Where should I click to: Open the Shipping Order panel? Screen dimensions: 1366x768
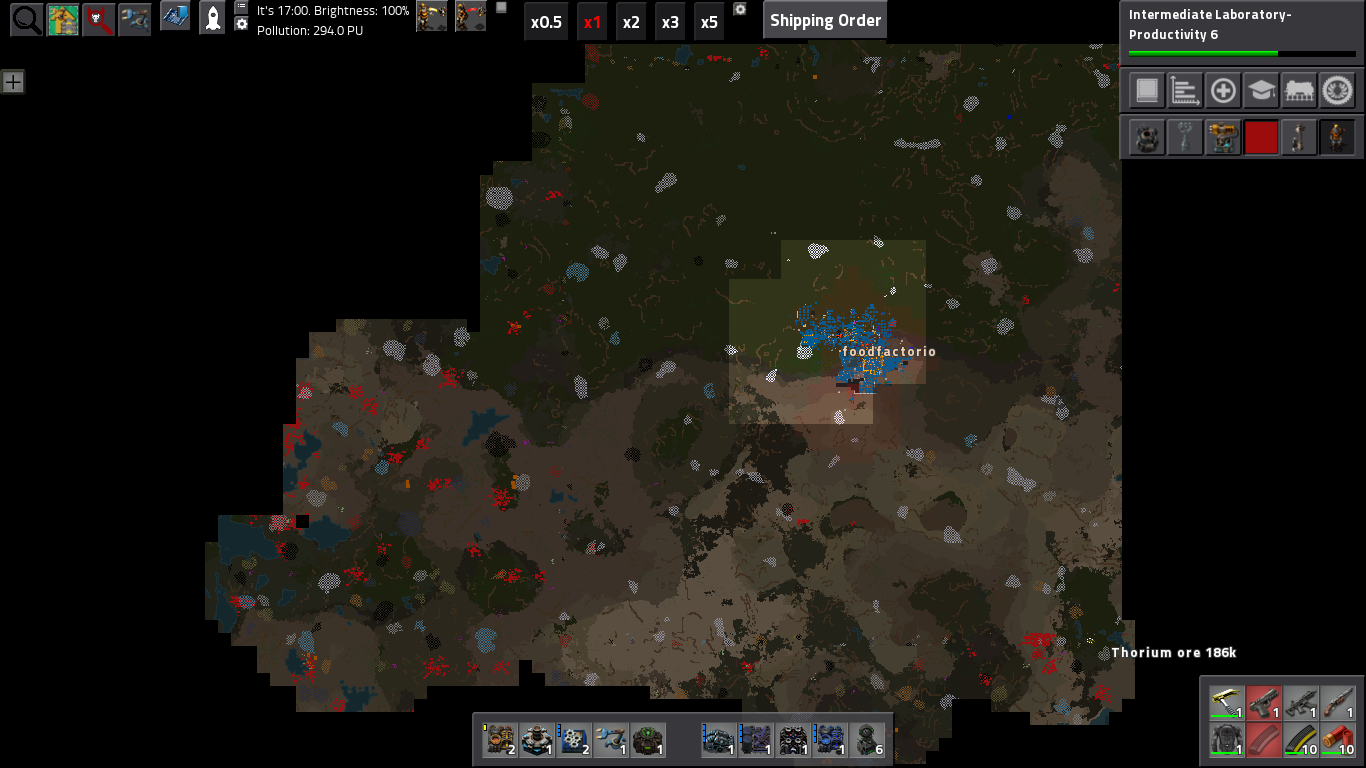[x=825, y=20]
